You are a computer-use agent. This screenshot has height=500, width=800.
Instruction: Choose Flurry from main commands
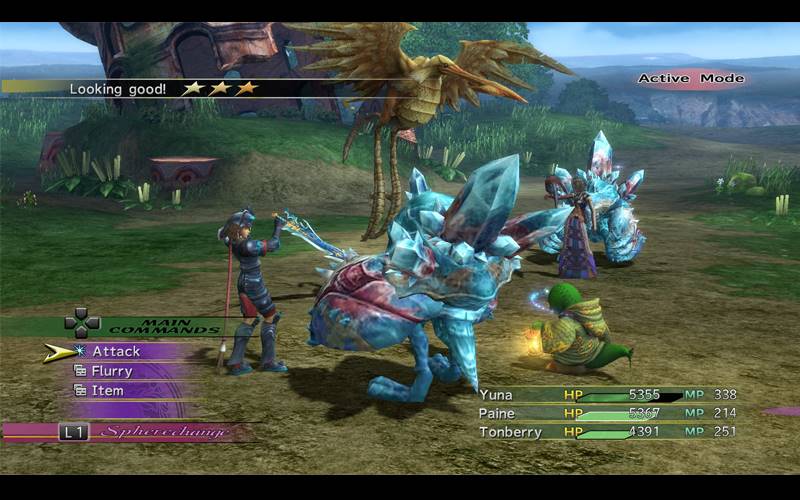(112, 371)
